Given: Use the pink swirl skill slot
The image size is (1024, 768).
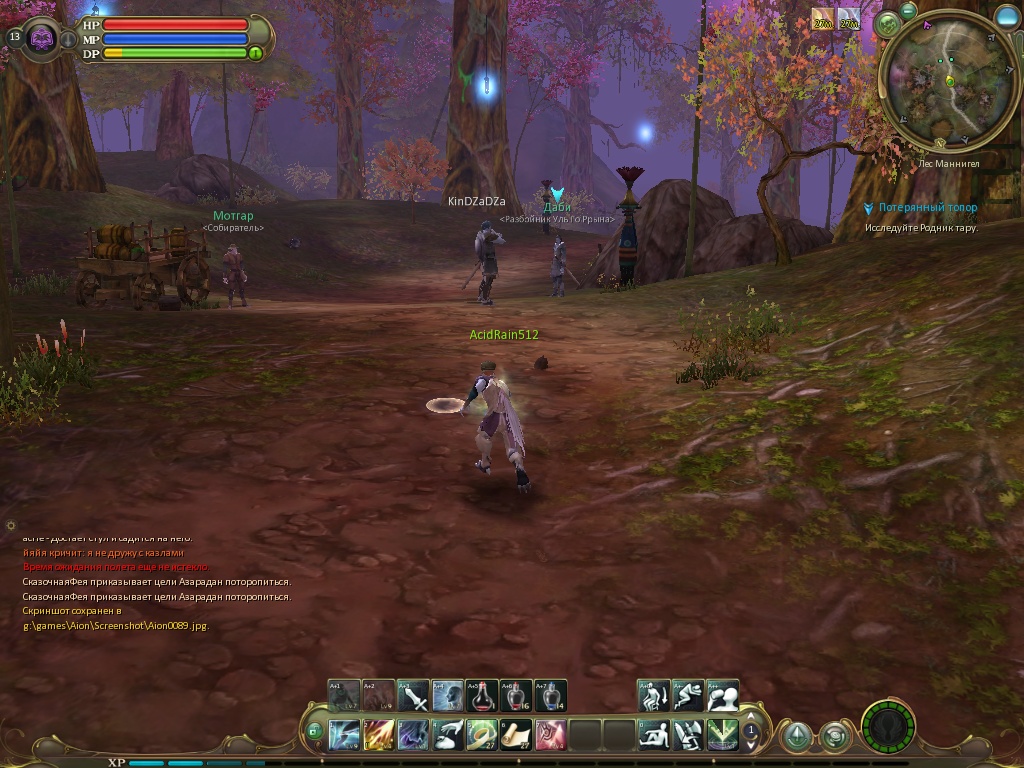Looking at the screenshot, I should pyautogui.click(x=550, y=735).
